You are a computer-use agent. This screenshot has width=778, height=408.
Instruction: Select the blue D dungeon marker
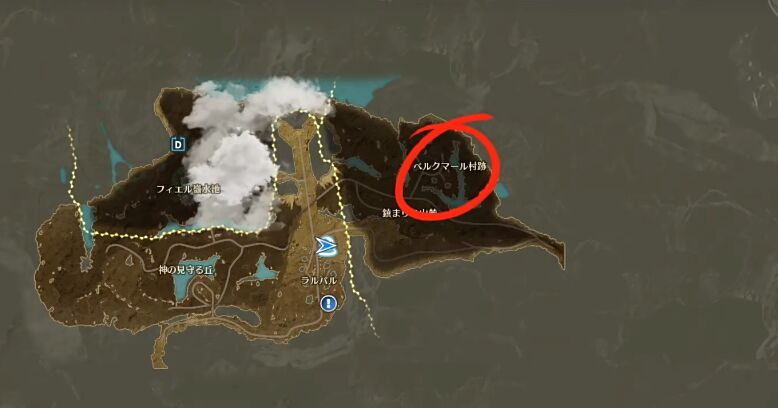[179, 144]
